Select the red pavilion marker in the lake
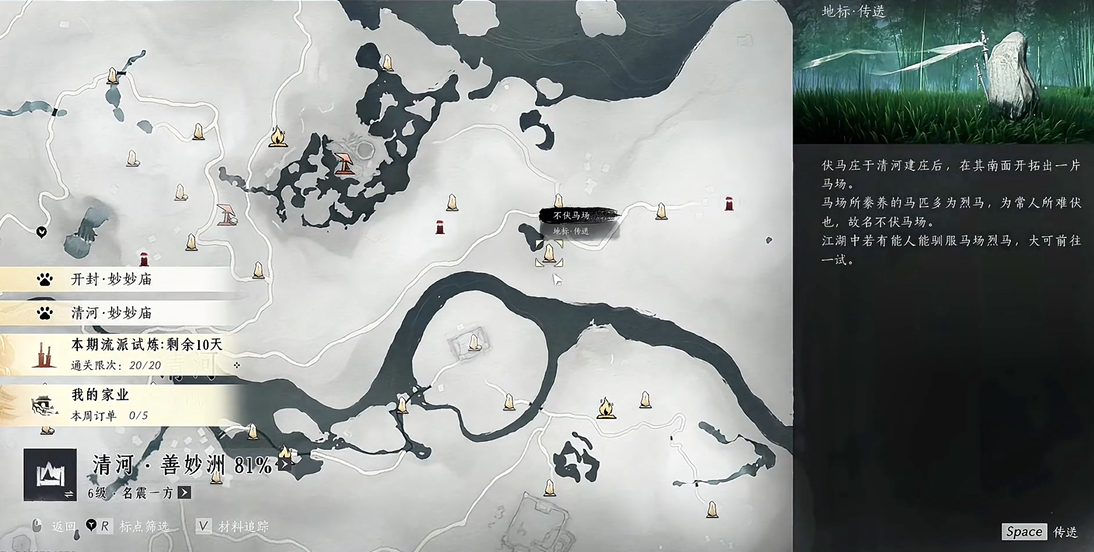This screenshot has height=552, width=1094. pyautogui.click(x=345, y=161)
